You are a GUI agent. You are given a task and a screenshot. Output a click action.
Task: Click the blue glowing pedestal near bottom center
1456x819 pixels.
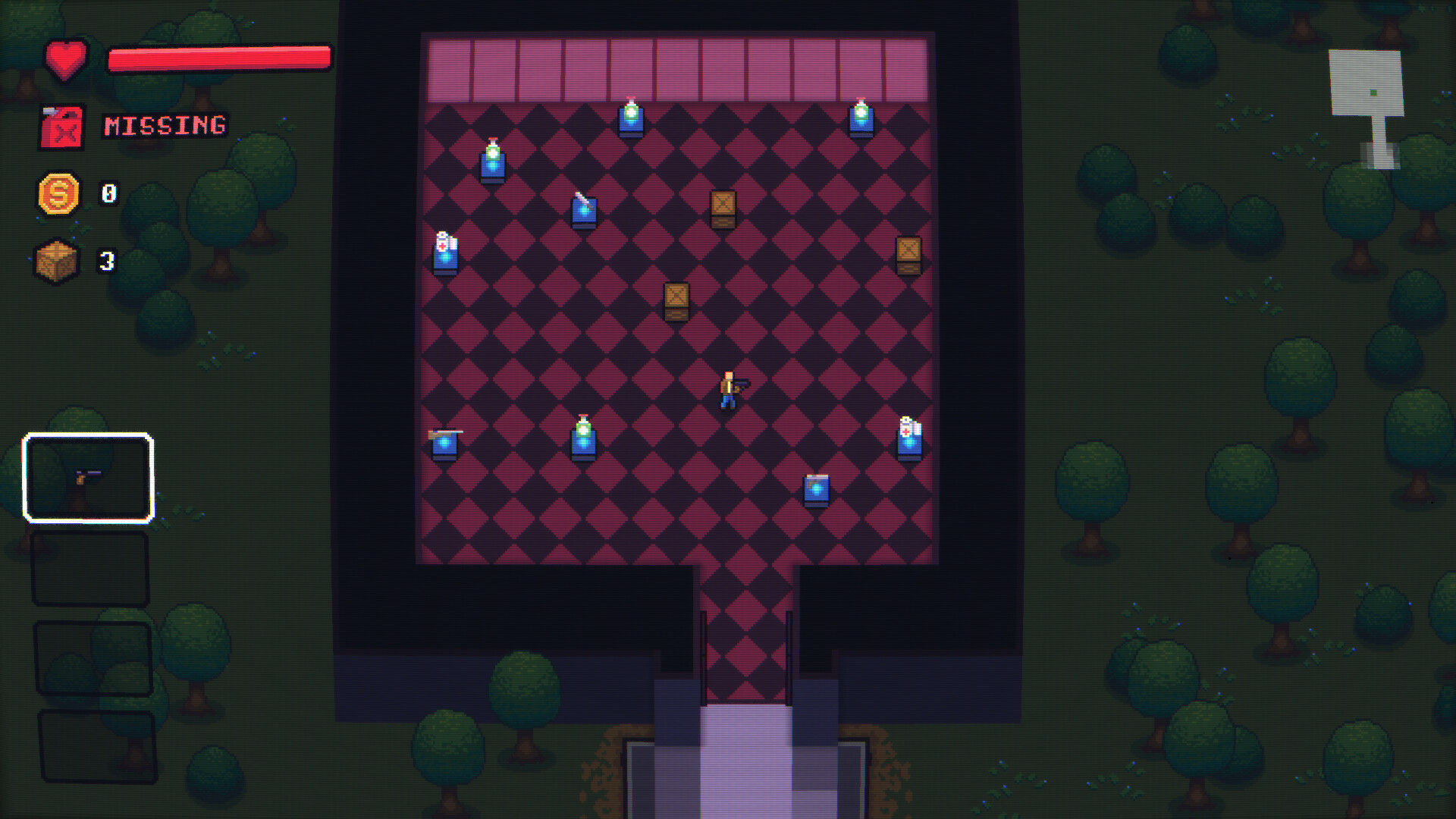pyautogui.click(x=818, y=491)
